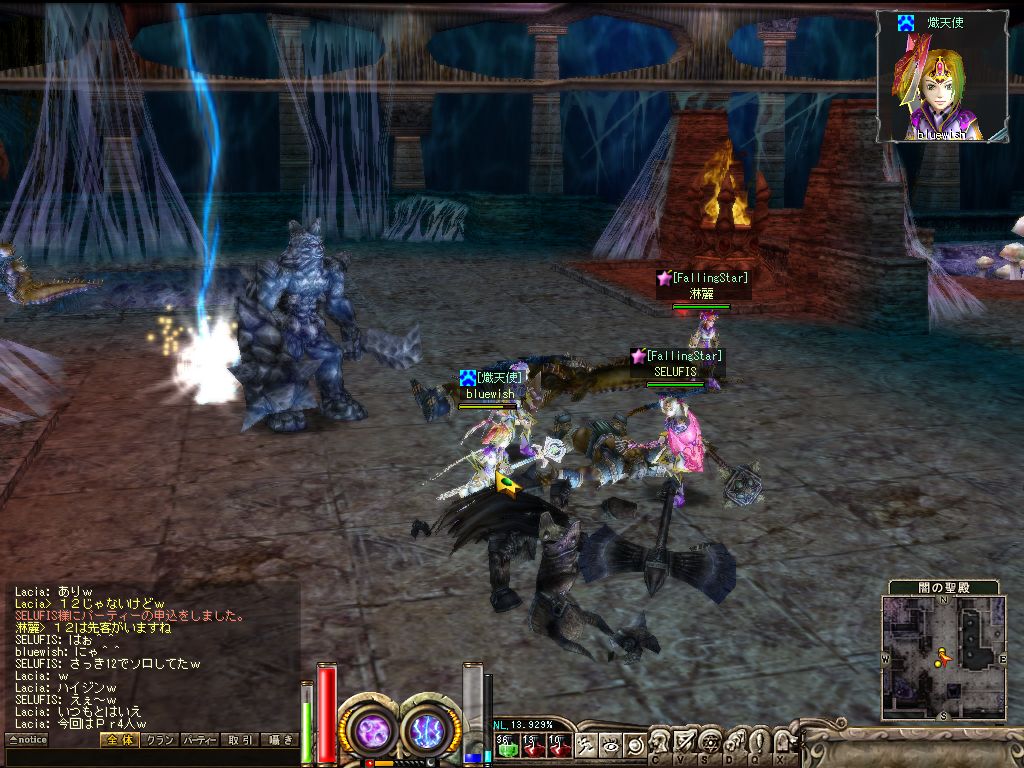This screenshot has height=768, width=1024.
Task: Toggle the running figure icon
Action: [x=587, y=745]
